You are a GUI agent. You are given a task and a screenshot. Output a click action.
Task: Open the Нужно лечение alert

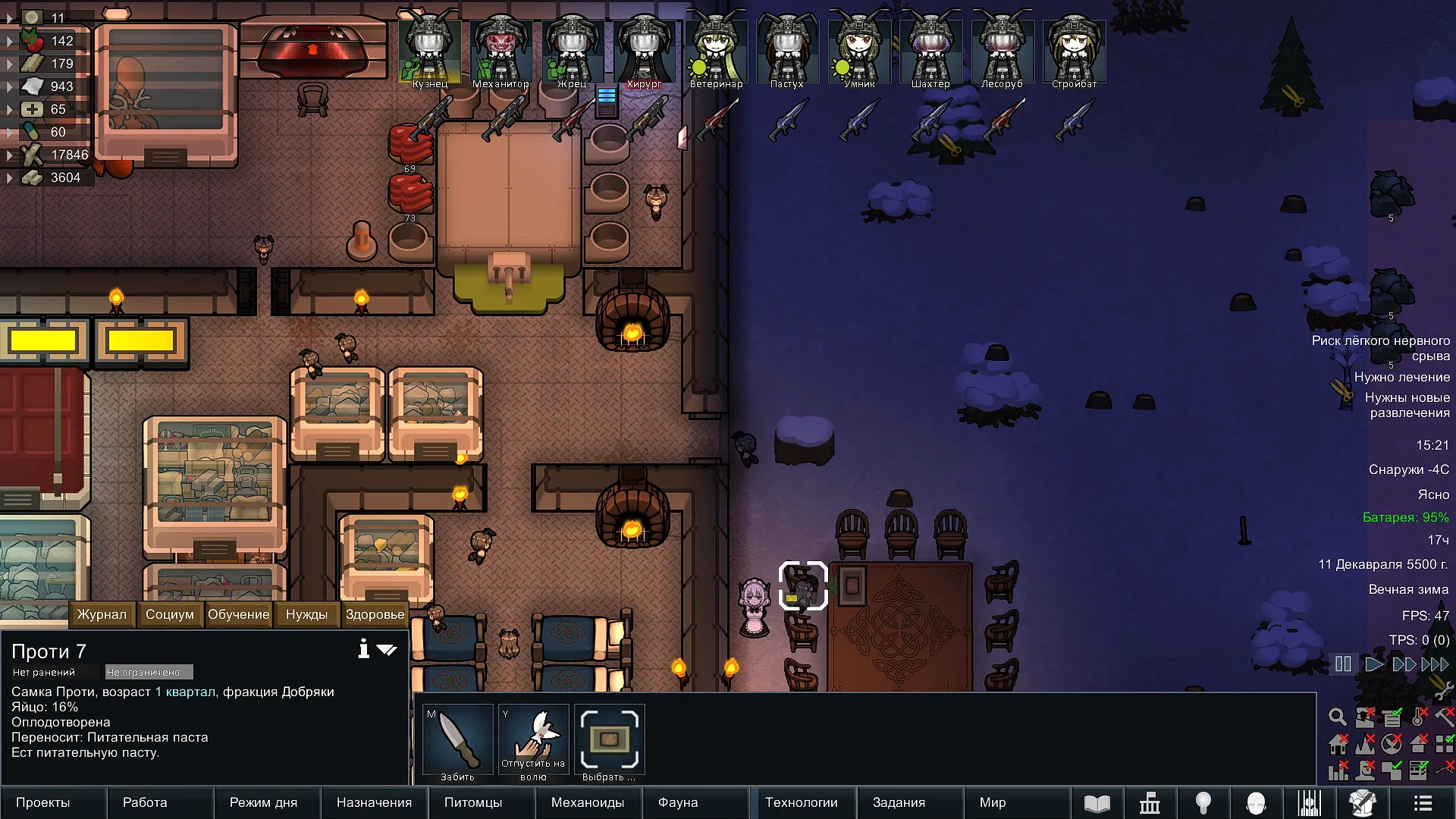pos(1401,377)
